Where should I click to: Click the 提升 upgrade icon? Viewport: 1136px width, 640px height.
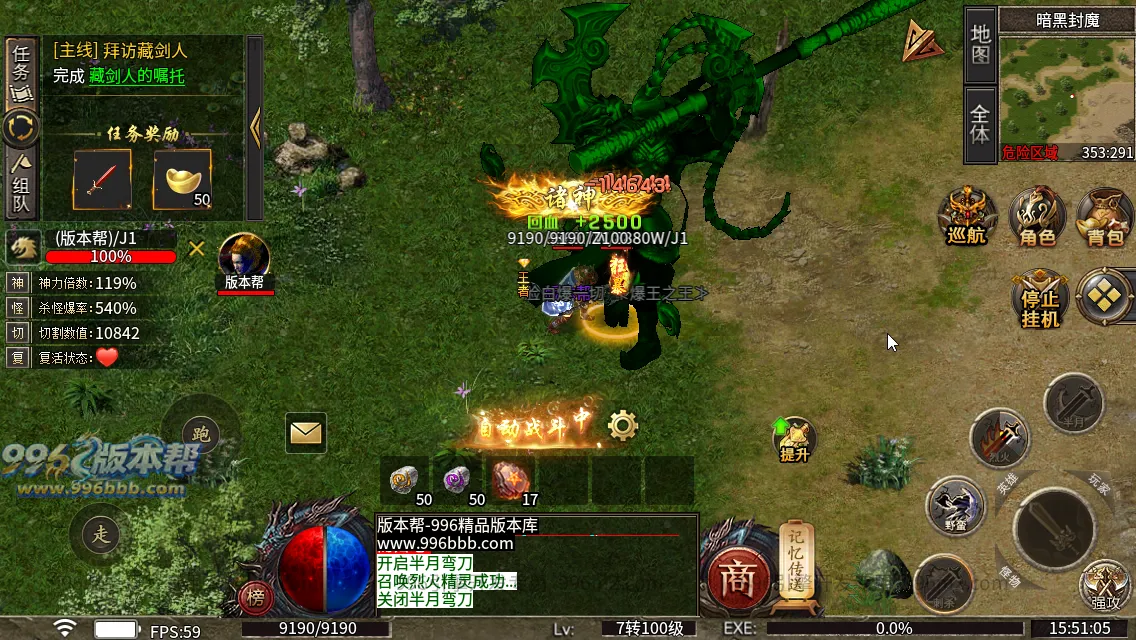[794, 438]
